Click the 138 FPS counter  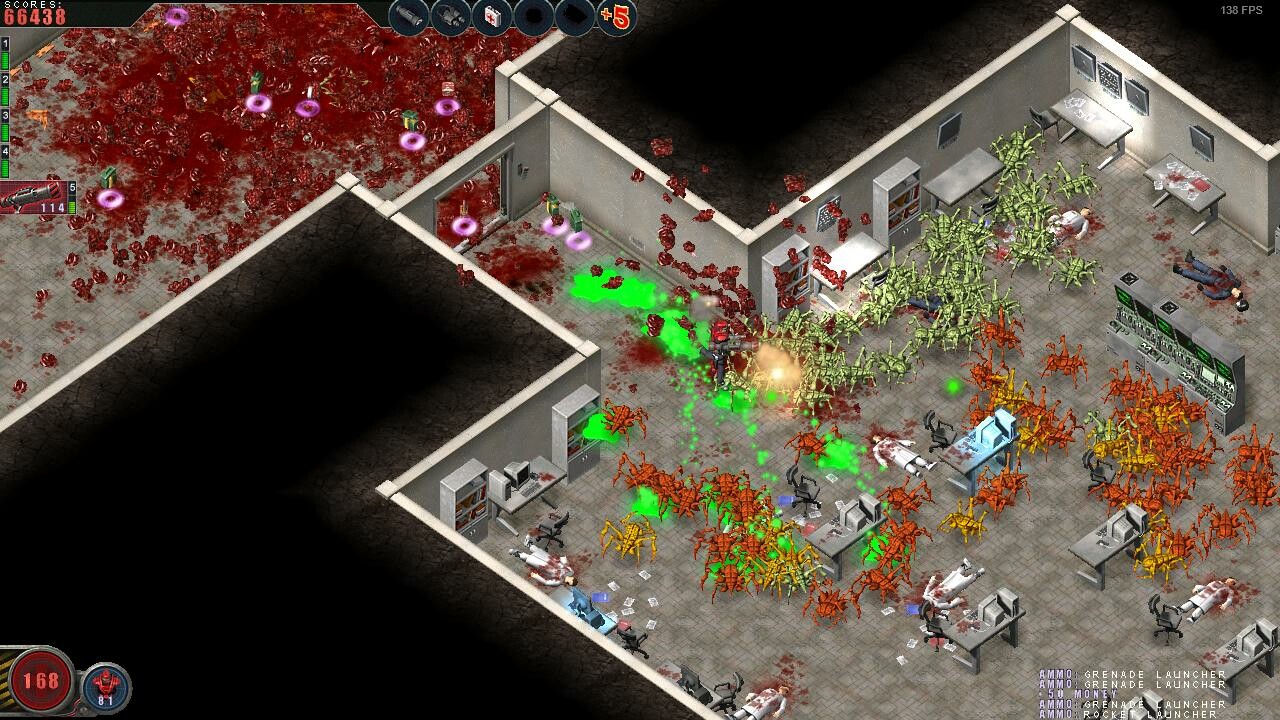point(1240,9)
